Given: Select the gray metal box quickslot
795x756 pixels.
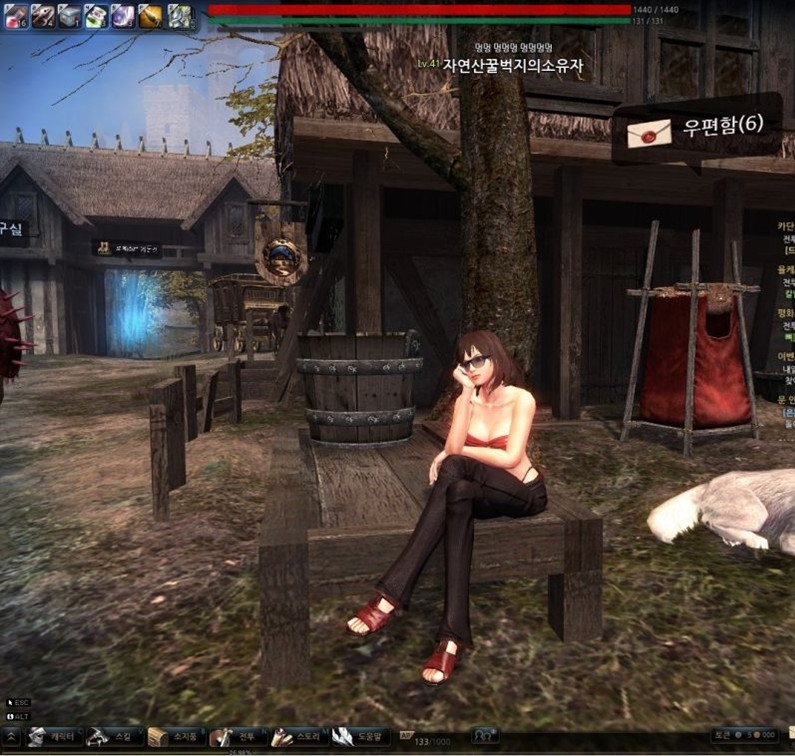Looking at the screenshot, I should pos(69,15).
